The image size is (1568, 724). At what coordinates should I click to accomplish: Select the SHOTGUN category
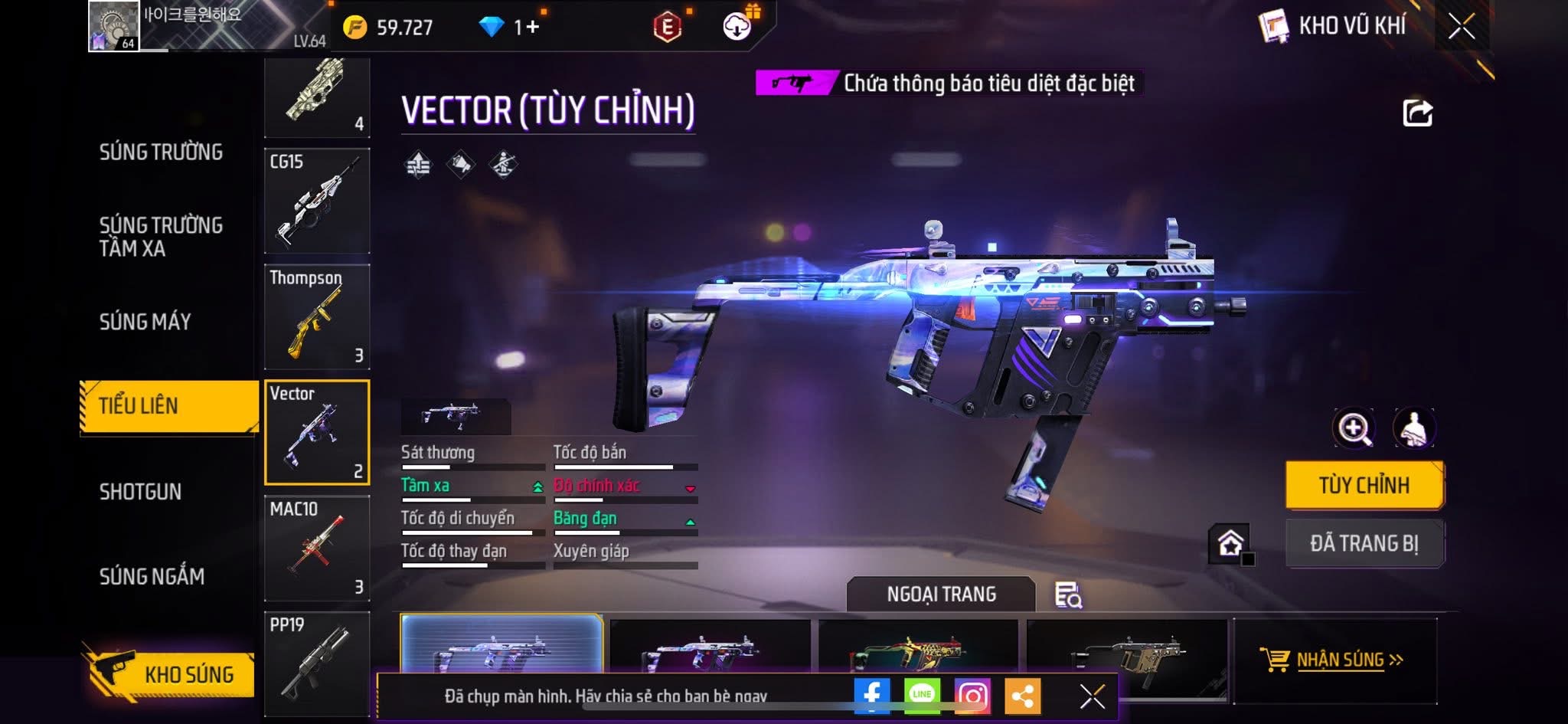(141, 492)
